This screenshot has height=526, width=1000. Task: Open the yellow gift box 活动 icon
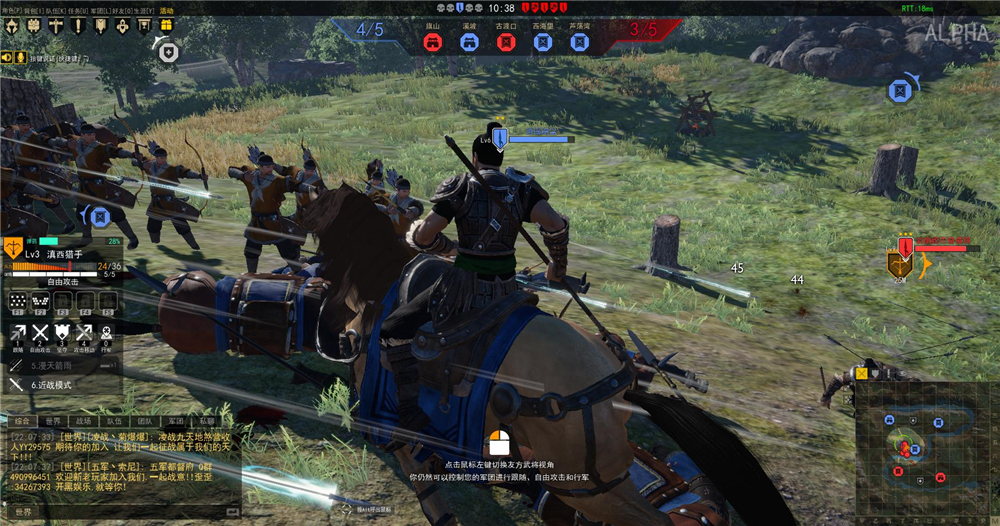pos(166,23)
